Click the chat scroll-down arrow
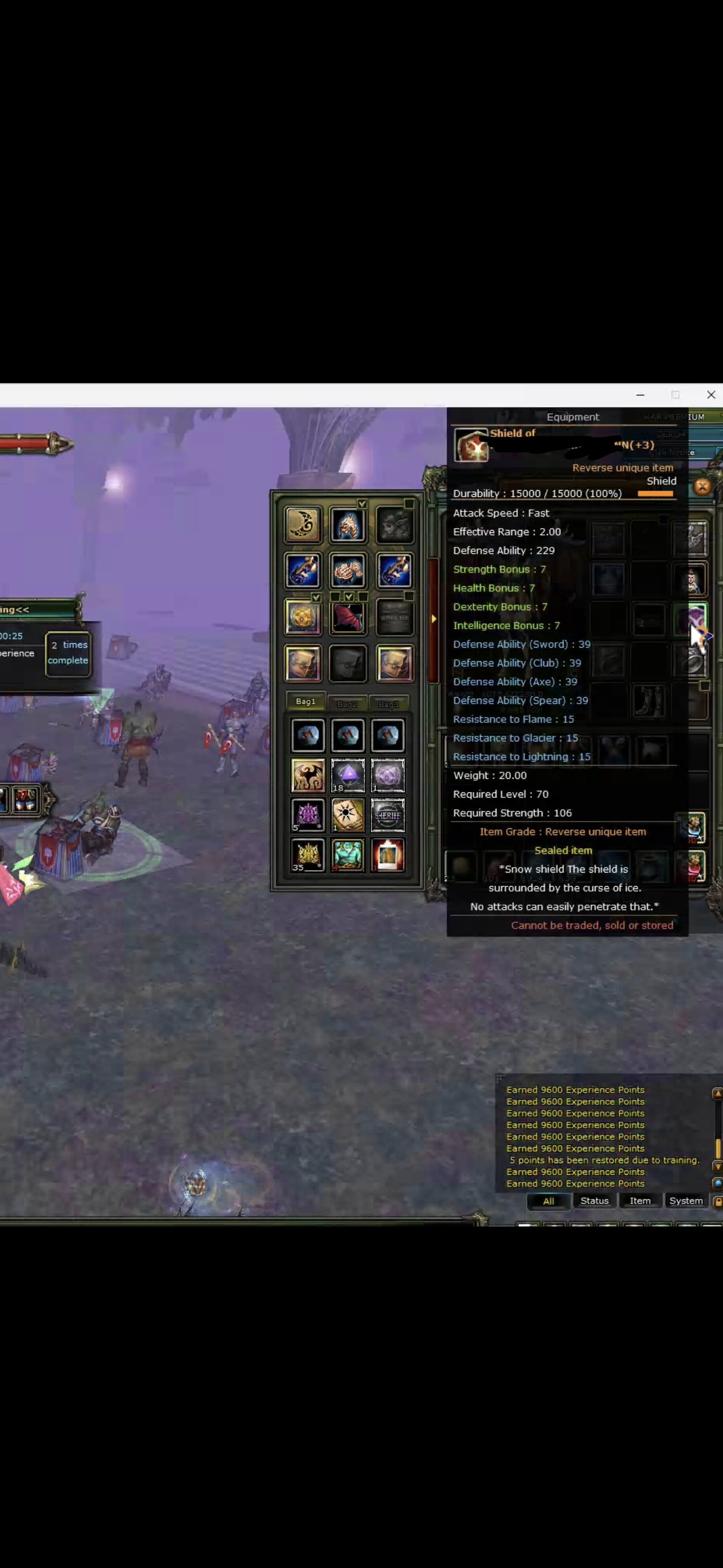This screenshot has width=723, height=1568. pyautogui.click(x=717, y=1166)
